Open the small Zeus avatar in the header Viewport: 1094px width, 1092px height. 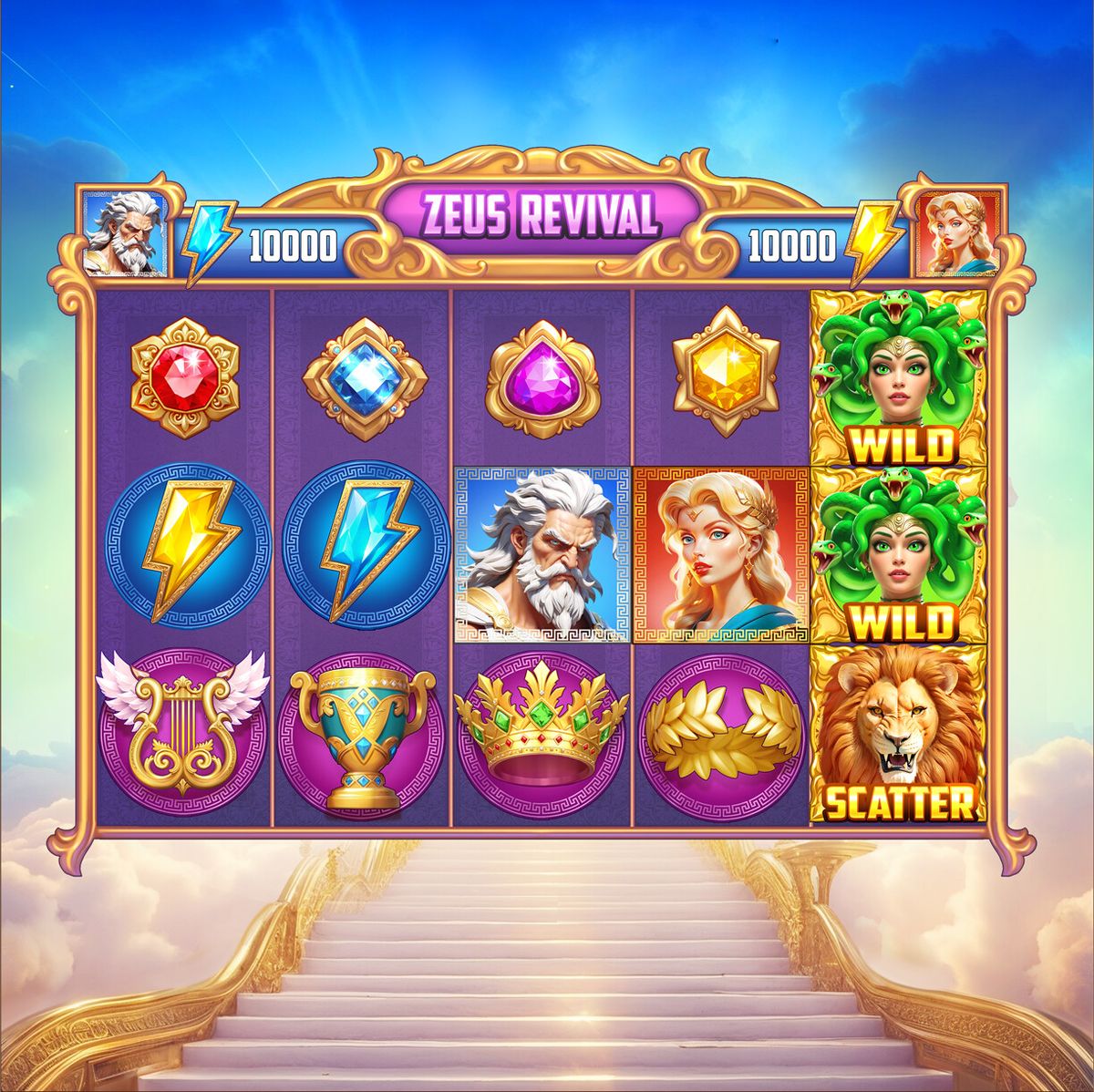(126, 233)
